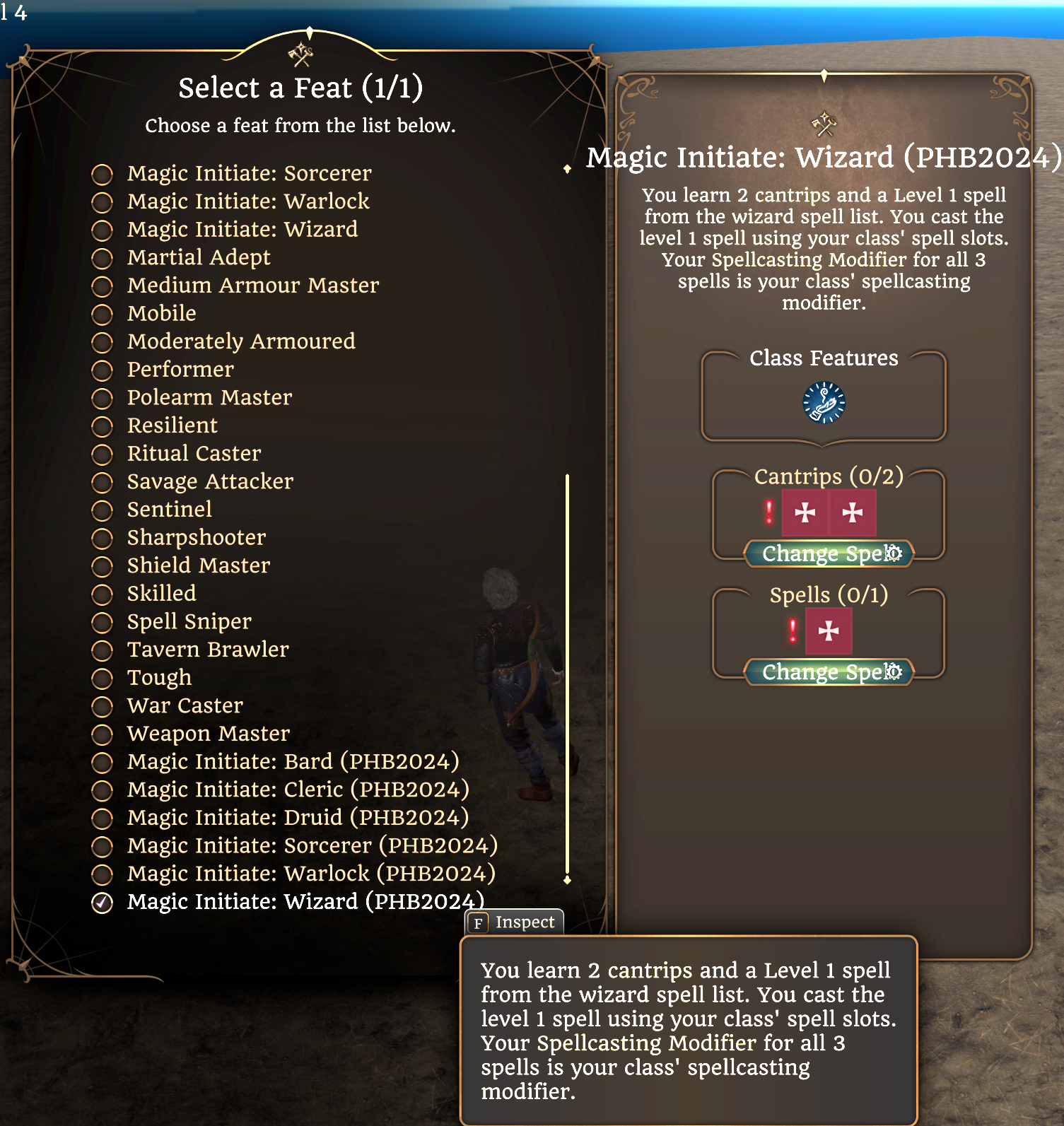Open the Class Features spellcasting icon
Screen dimensions: 1064x1126
pos(822,401)
